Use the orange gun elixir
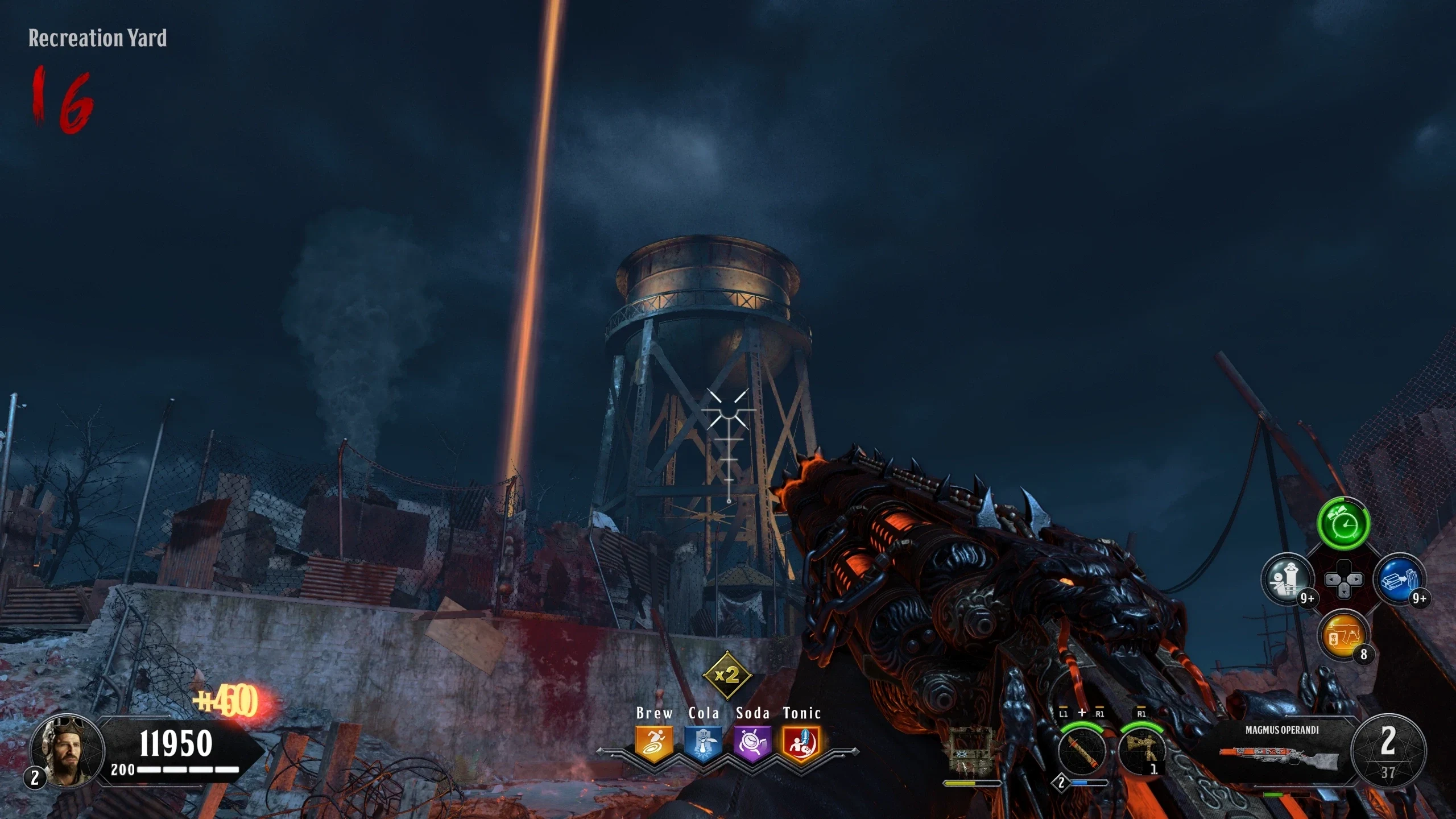Viewport: 1456px width, 819px height. [x=1343, y=635]
